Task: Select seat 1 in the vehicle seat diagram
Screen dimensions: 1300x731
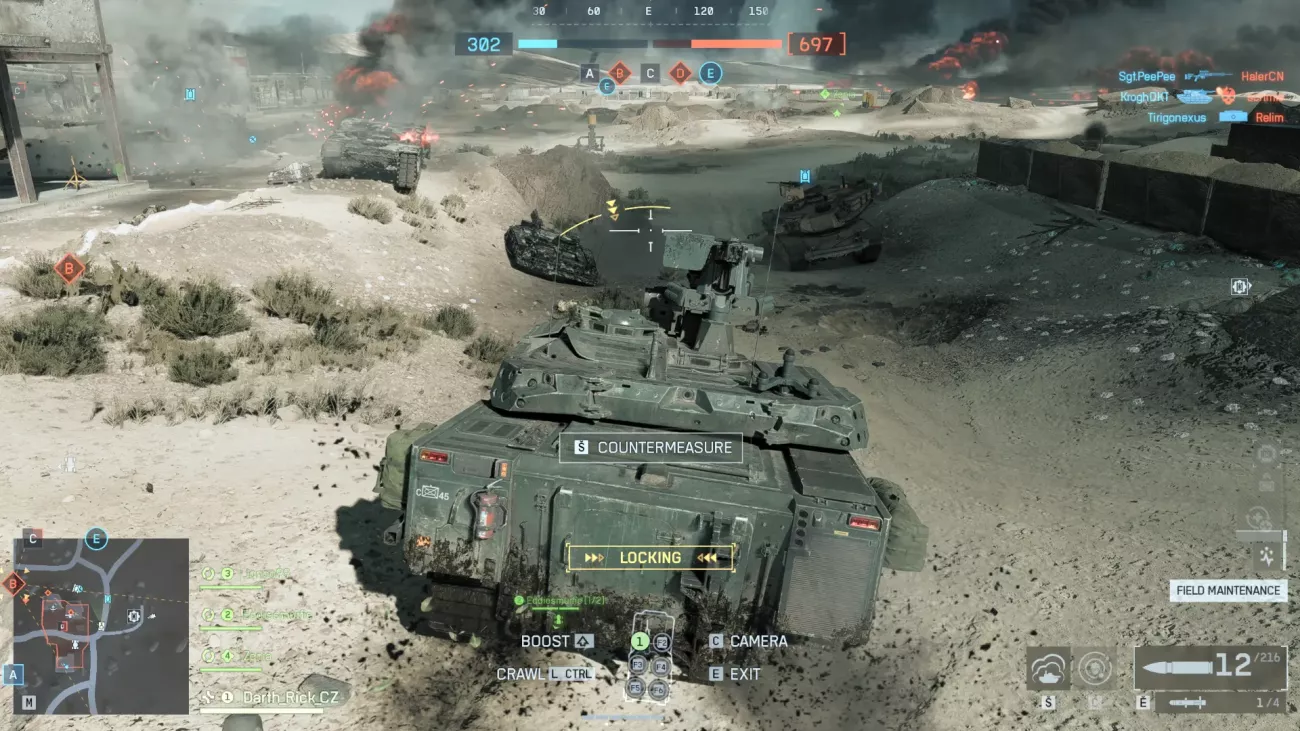Action: [640, 642]
